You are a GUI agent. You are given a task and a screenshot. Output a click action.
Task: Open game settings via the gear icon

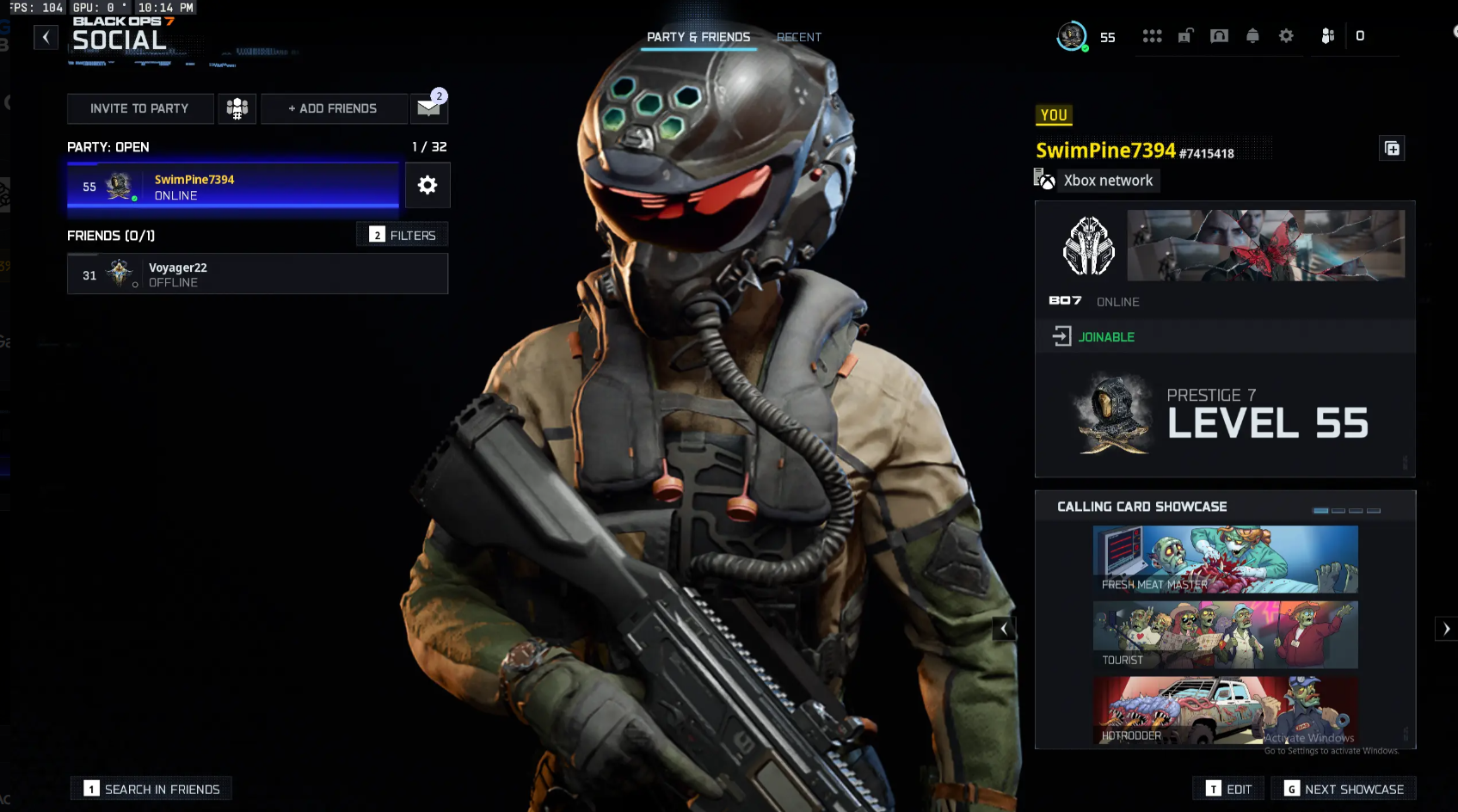coord(1286,35)
